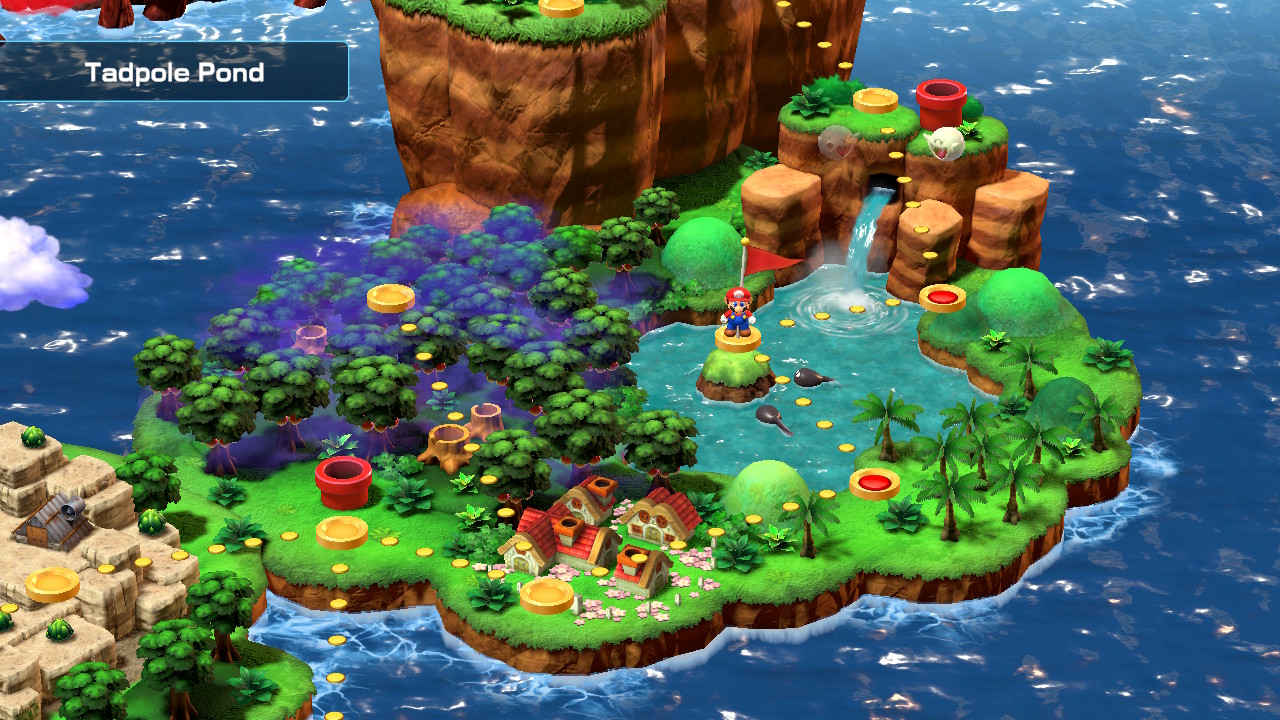1280x720 pixels.
Task: Select Mario standing on the pond island
Action: coord(737,314)
